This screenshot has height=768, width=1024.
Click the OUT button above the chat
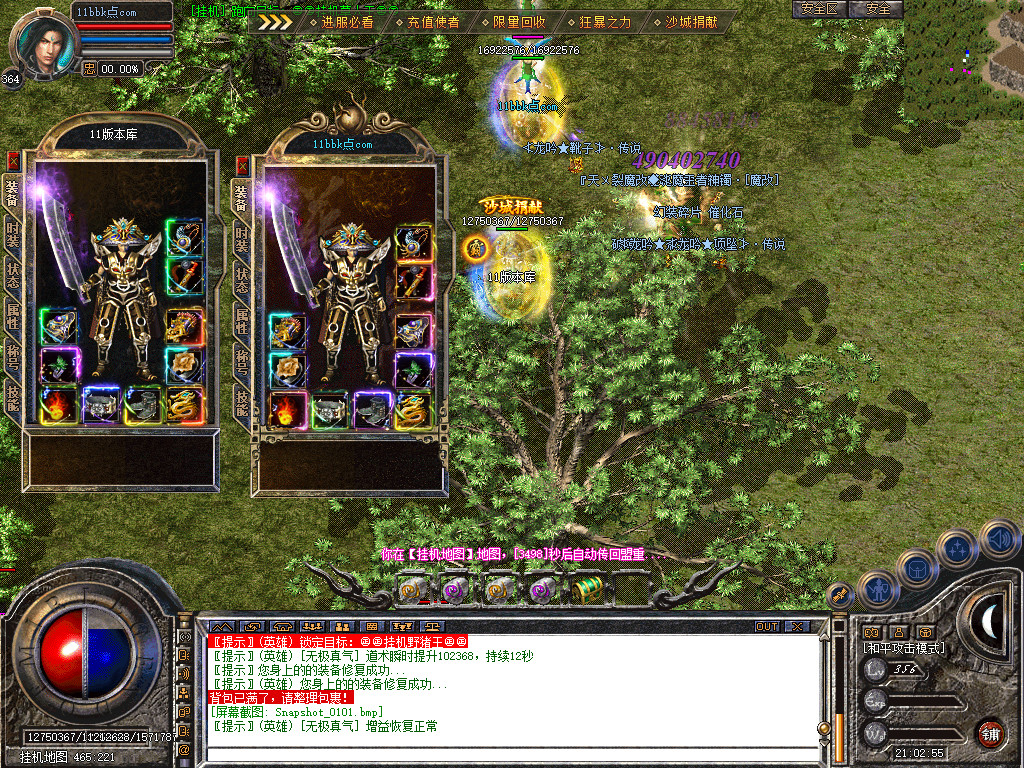click(x=766, y=627)
